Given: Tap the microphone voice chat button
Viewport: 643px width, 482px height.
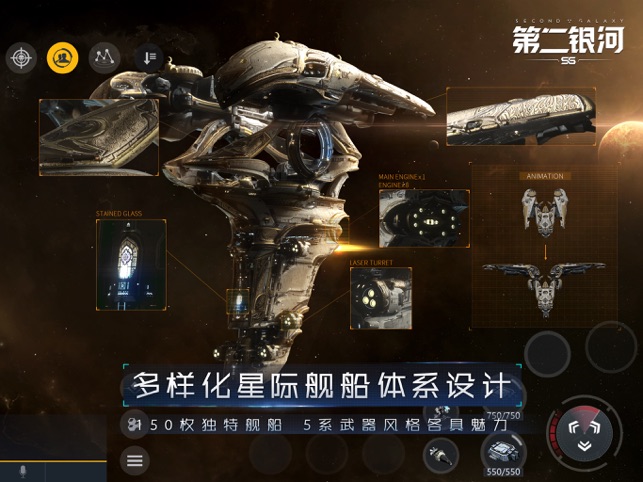Looking at the screenshot, I should click(22, 471).
